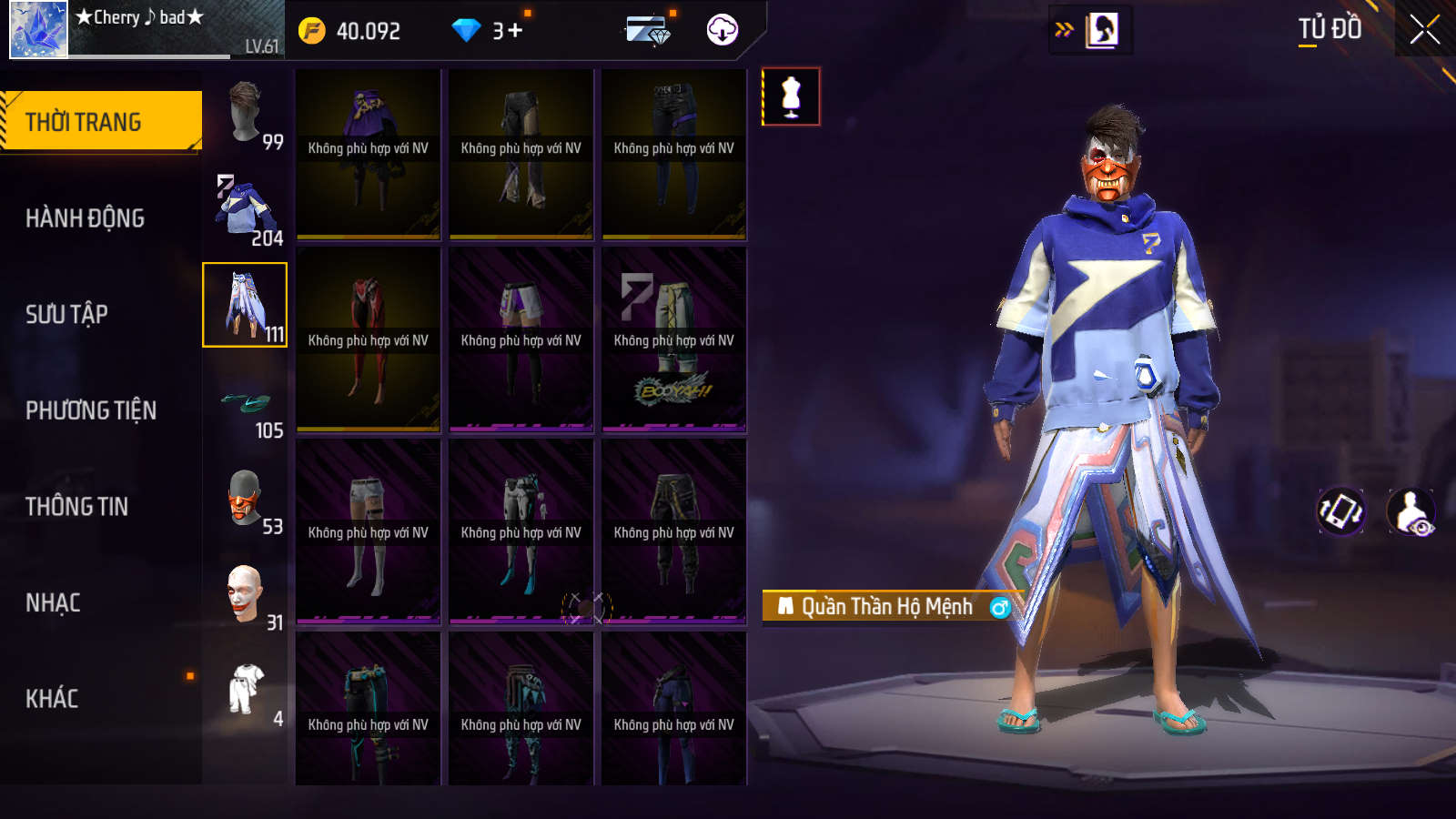
Task: Open the Thời Trang fashion menu
Action: pos(101,121)
